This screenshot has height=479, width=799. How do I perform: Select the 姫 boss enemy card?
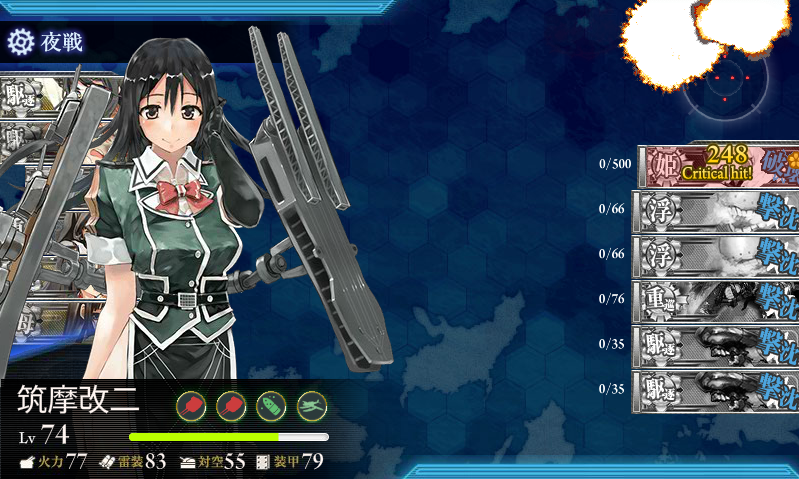[x=716, y=165]
